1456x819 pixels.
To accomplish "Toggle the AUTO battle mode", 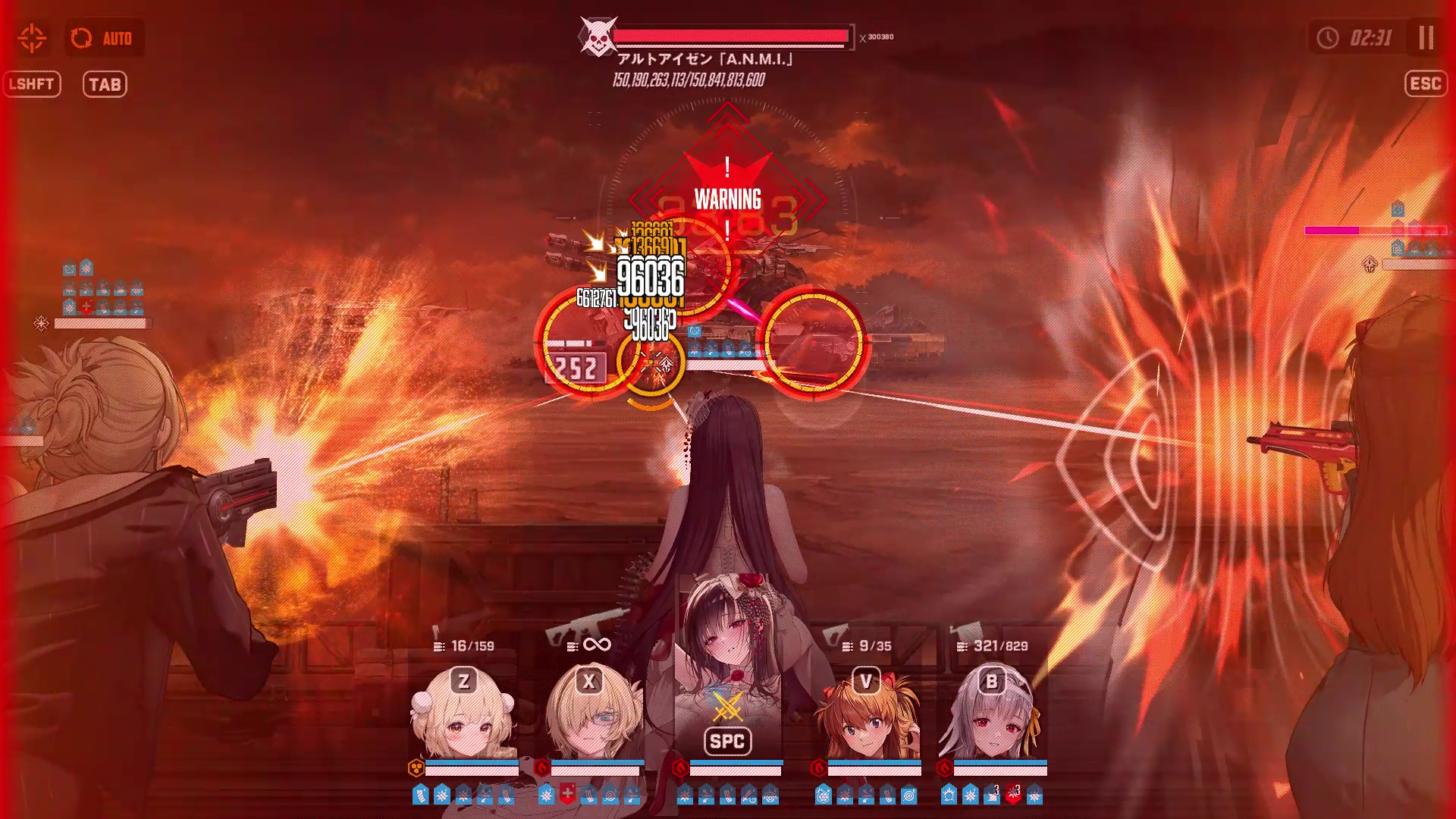I will pyautogui.click(x=103, y=38).
